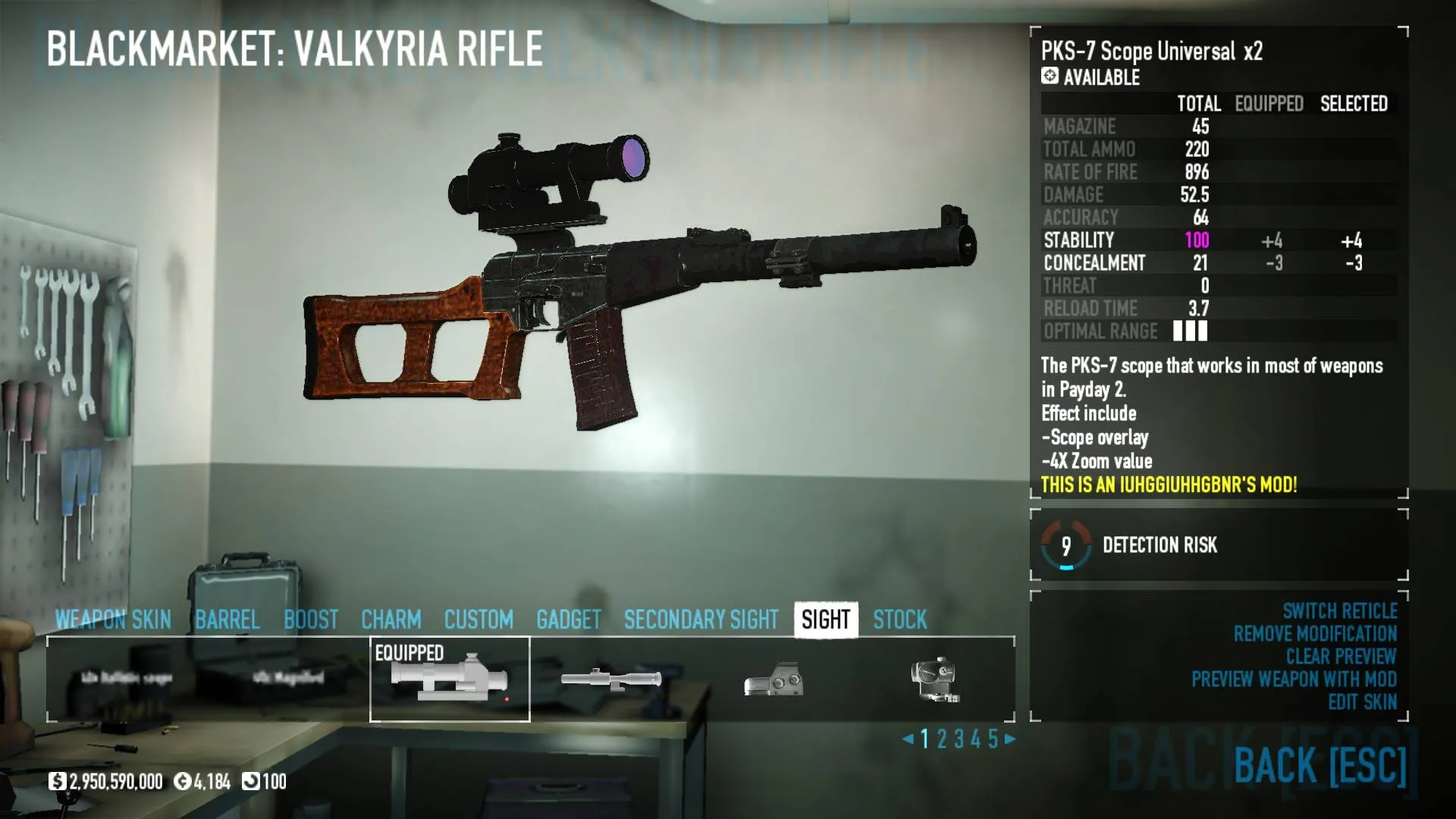
Task: Switch to the Gadget tab
Action: coord(568,620)
